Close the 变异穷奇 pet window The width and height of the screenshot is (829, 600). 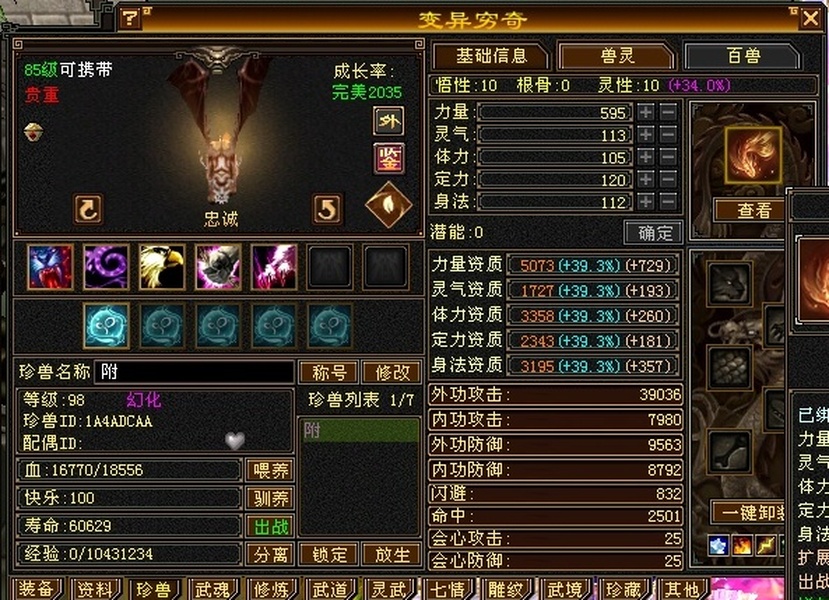click(x=809, y=17)
